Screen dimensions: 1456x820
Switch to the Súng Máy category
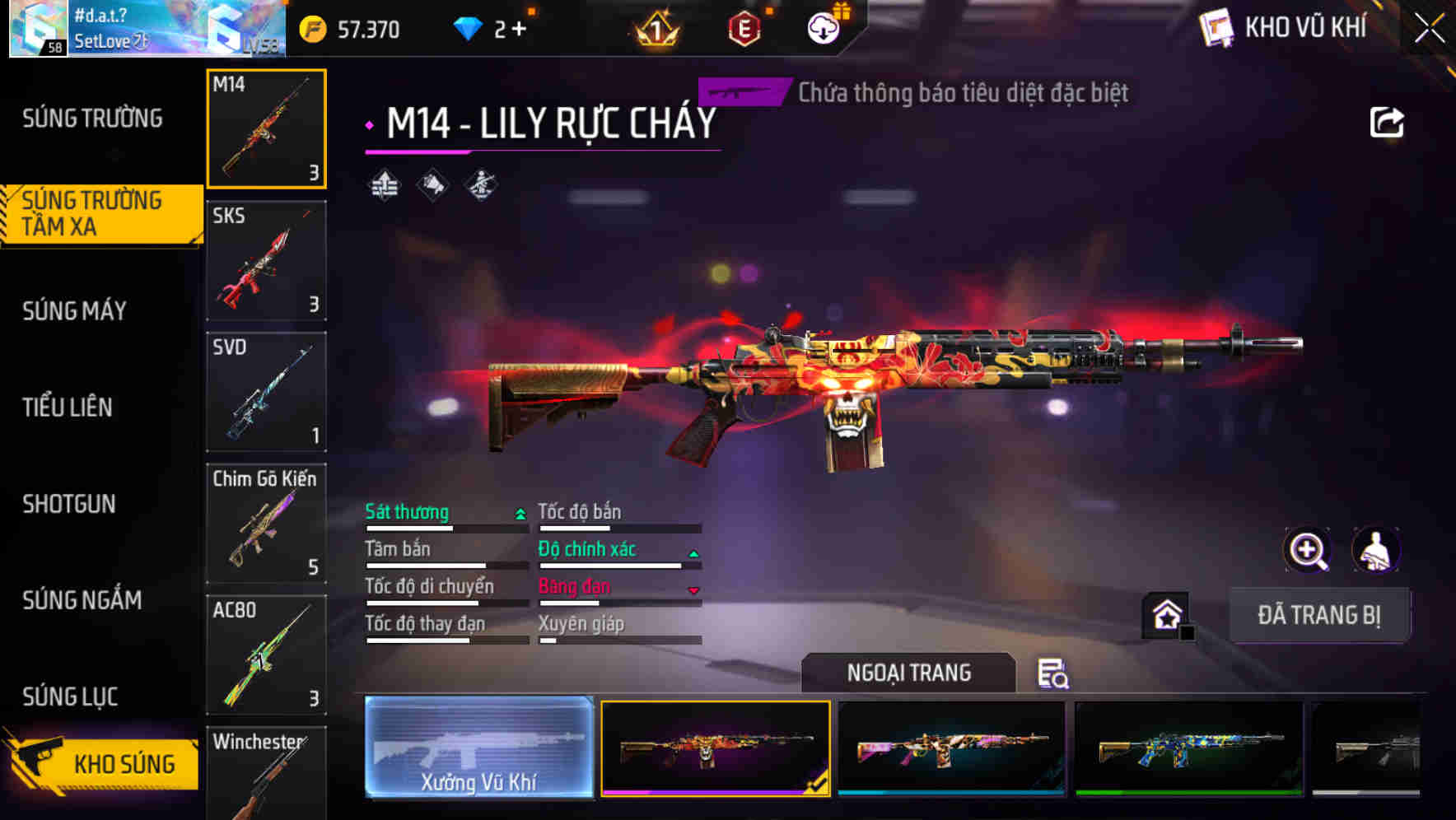click(x=74, y=310)
